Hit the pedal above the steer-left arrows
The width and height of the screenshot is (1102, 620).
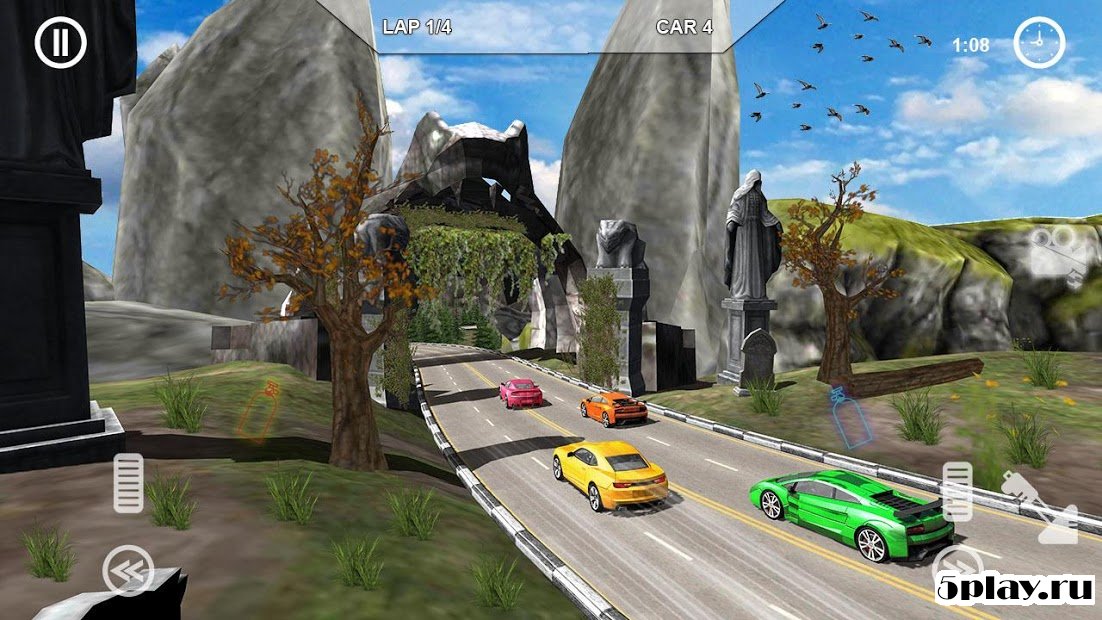point(128,483)
